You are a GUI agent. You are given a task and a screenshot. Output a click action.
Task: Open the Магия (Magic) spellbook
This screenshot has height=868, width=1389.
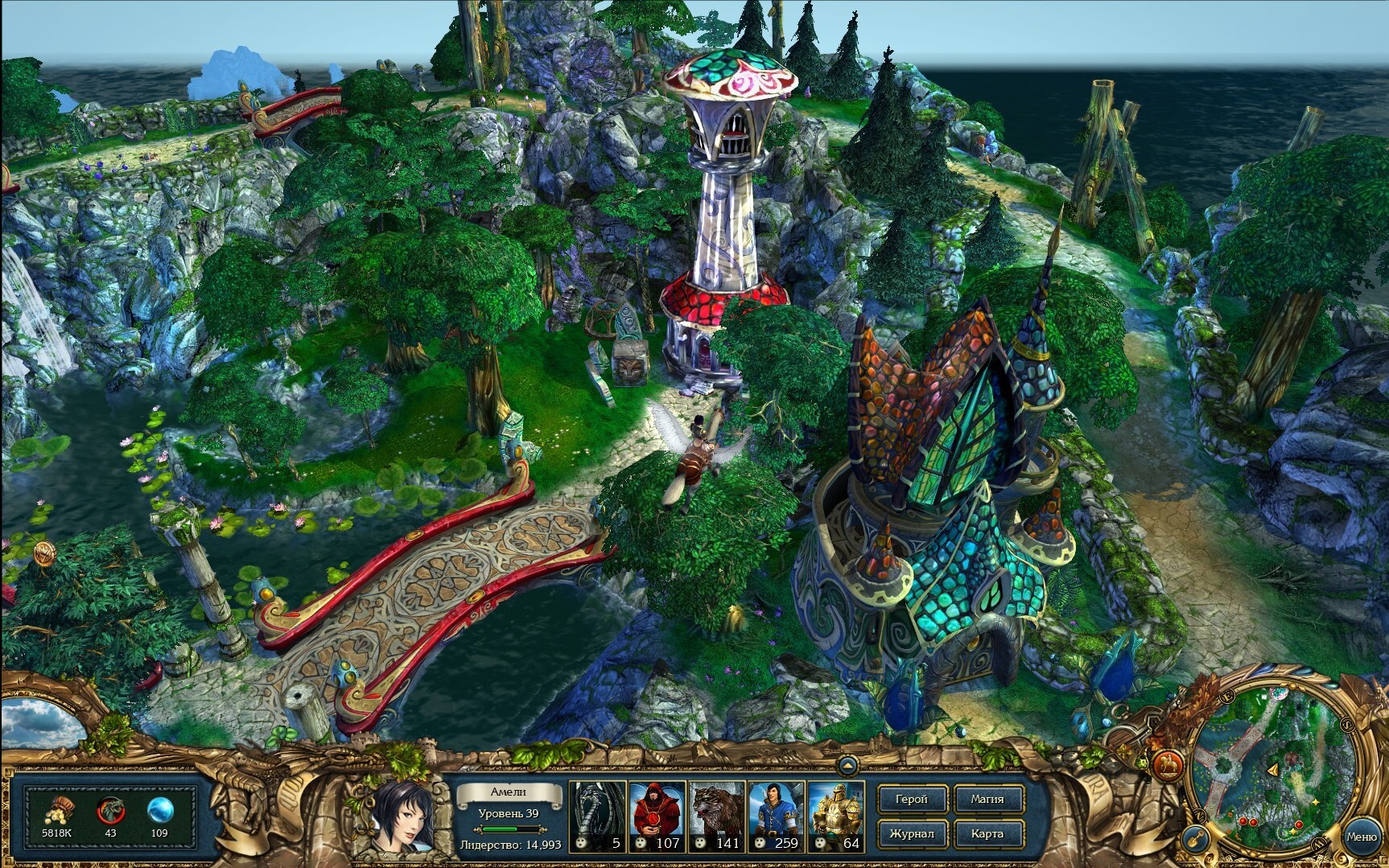pyautogui.click(x=987, y=800)
